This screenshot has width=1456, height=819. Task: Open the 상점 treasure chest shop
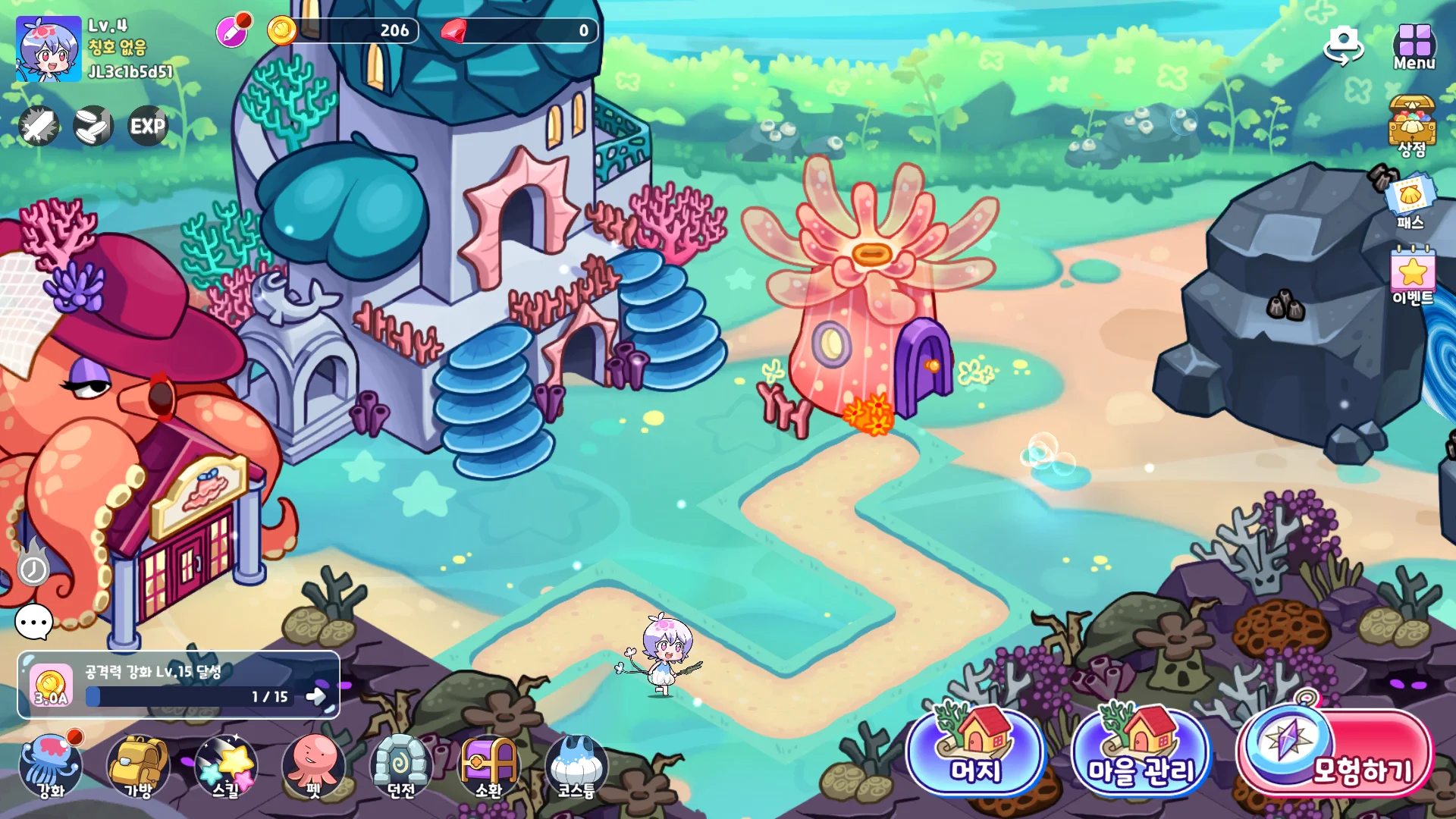coord(1412,126)
